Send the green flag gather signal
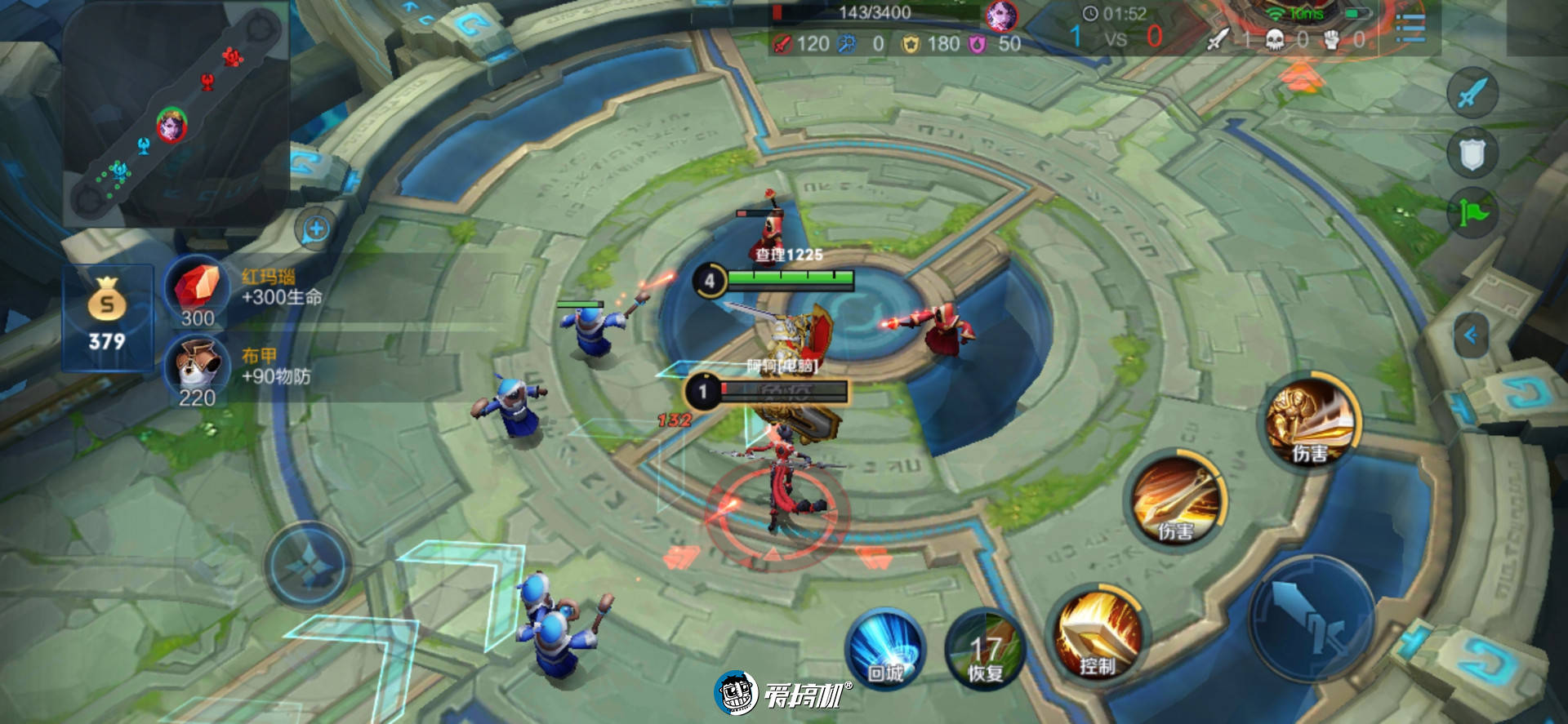Screen dimensions: 1568x724 pyautogui.click(x=1472, y=214)
